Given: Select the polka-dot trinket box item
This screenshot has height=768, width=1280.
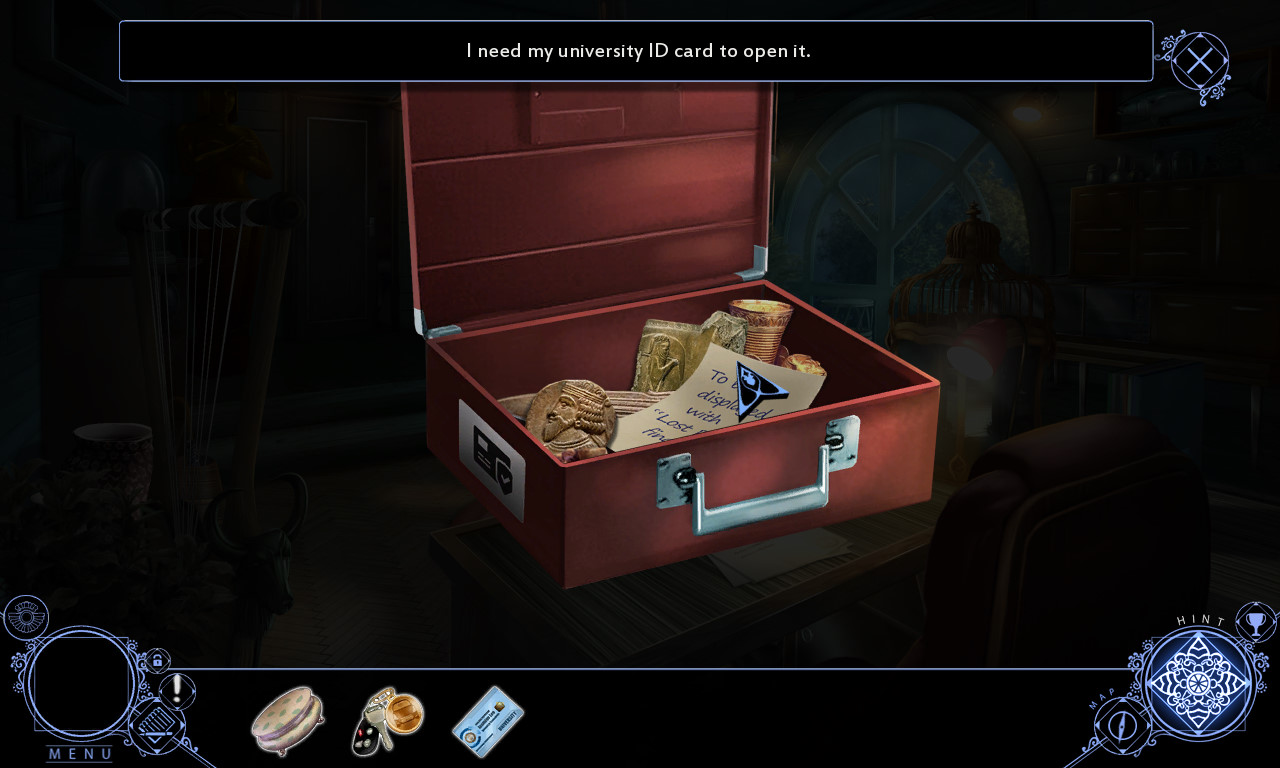Looking at the screenshot, I should pos(287,720).
